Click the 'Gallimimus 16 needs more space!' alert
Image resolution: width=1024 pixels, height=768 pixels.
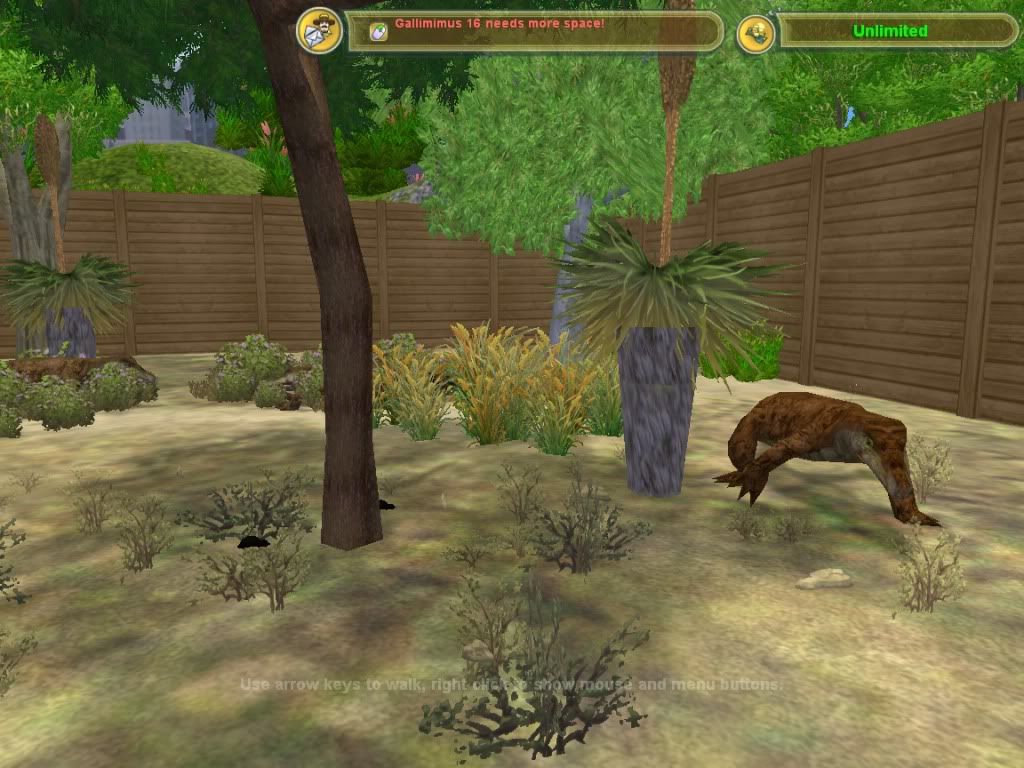click(x=499, y=23)
